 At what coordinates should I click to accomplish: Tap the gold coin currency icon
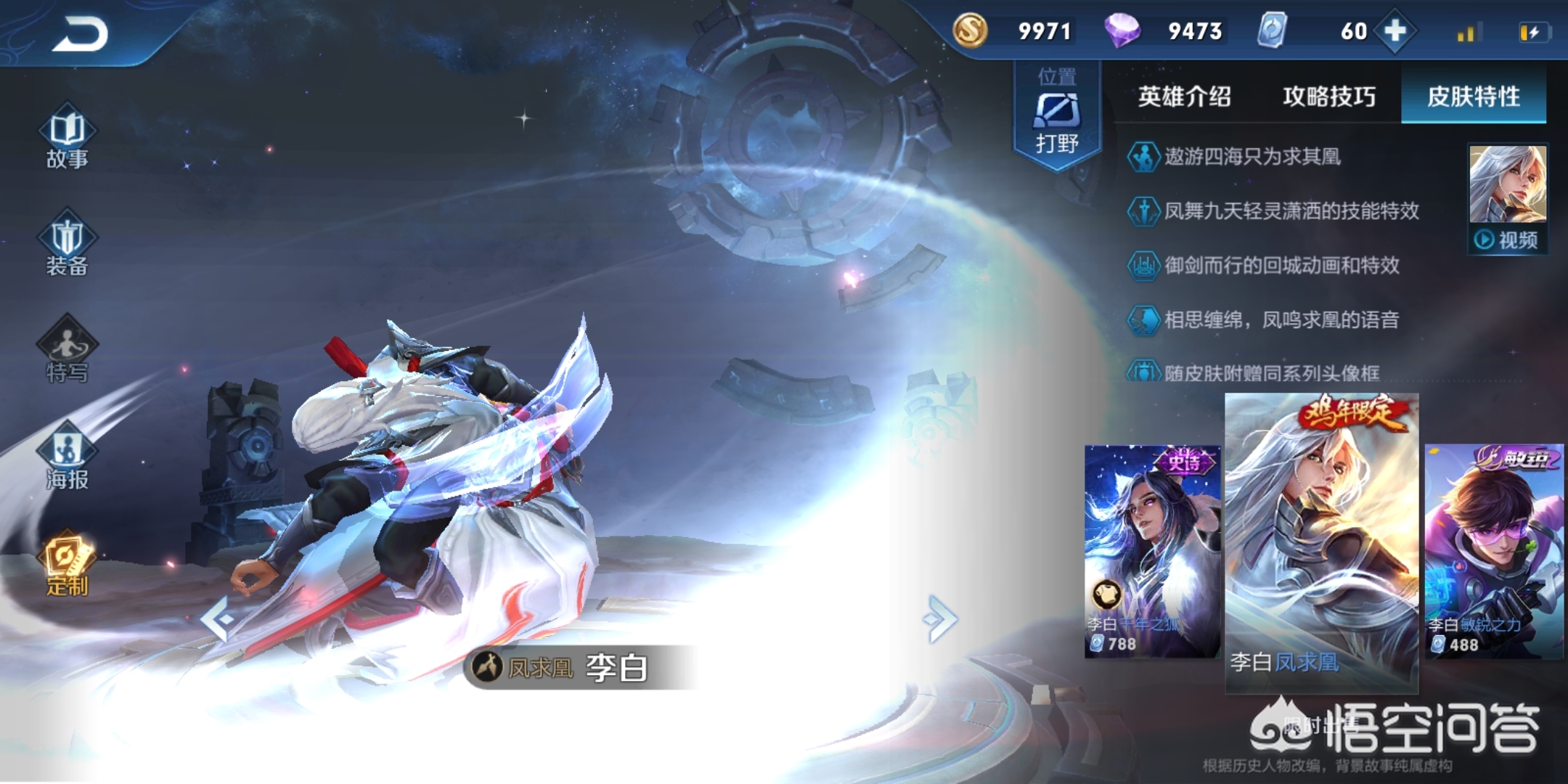970,30
